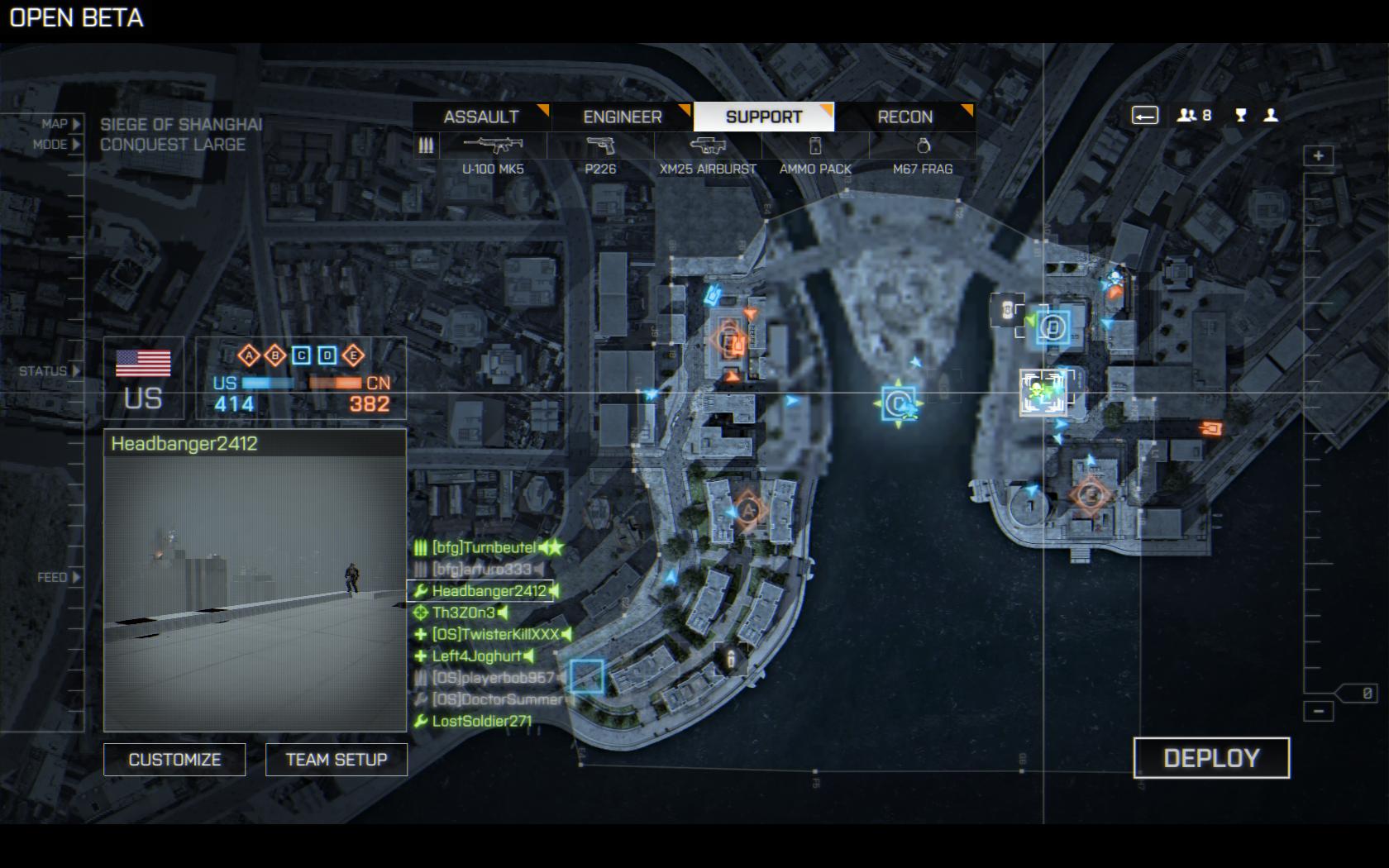Select the Engineer class tab
Image resolution: width=1389 pixels, height=868 pixels.
pyautogui.click(x=623, y=117)
